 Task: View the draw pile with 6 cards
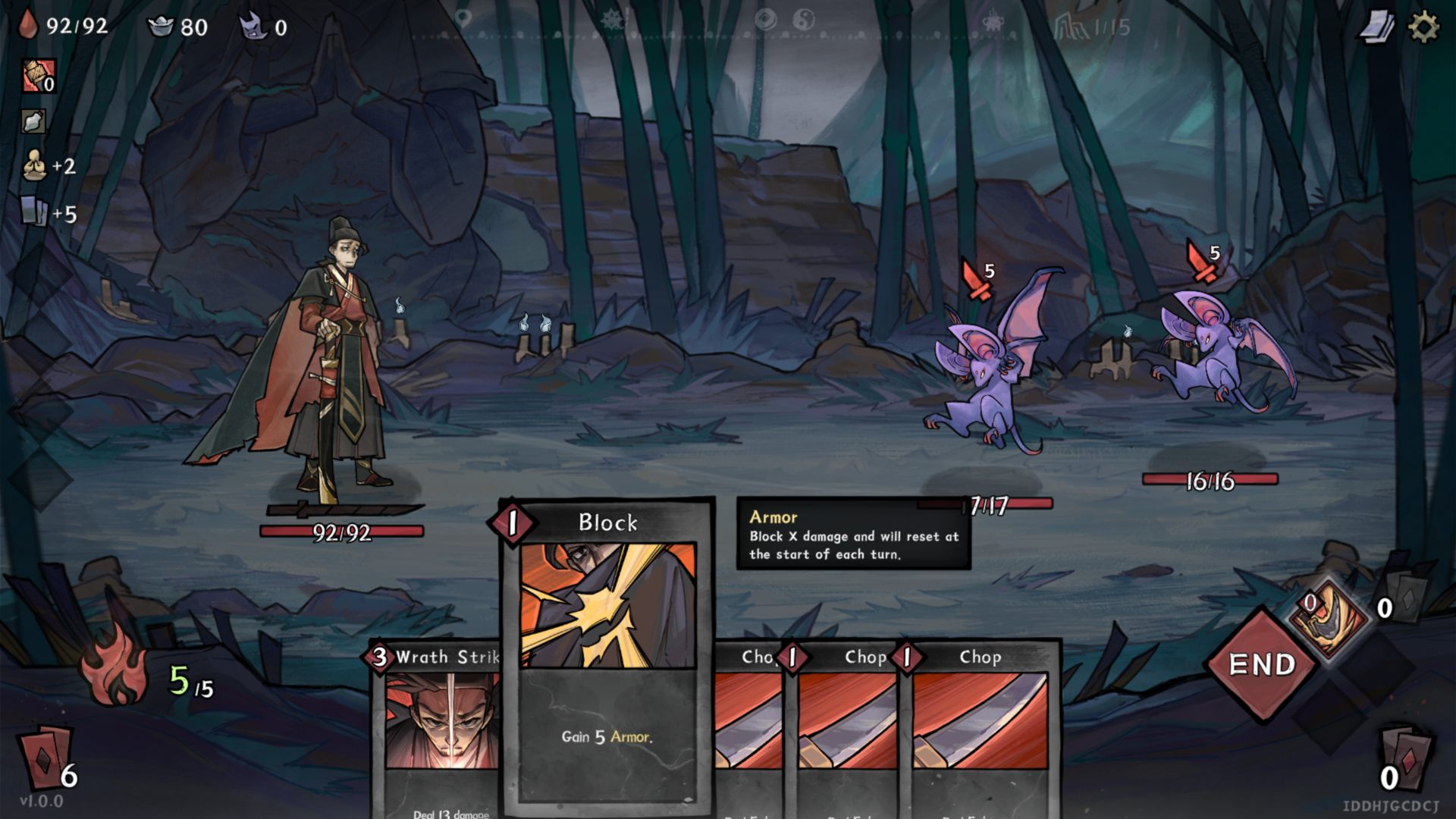(48, 757)
